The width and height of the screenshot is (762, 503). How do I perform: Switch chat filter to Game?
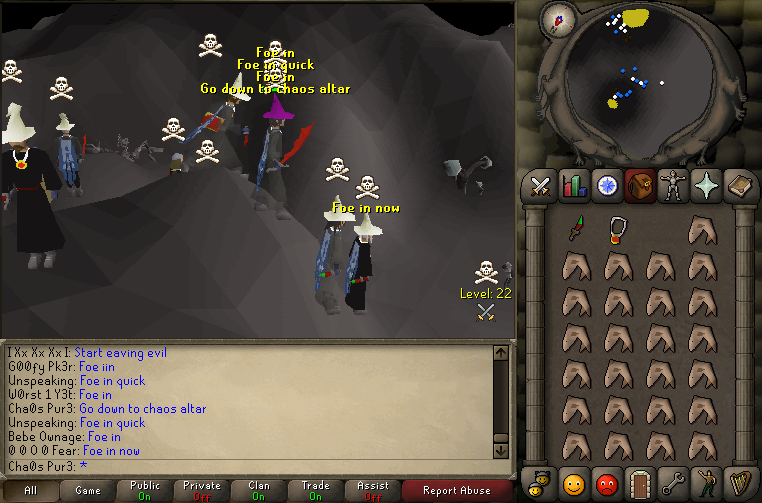[x=87, y=490]
